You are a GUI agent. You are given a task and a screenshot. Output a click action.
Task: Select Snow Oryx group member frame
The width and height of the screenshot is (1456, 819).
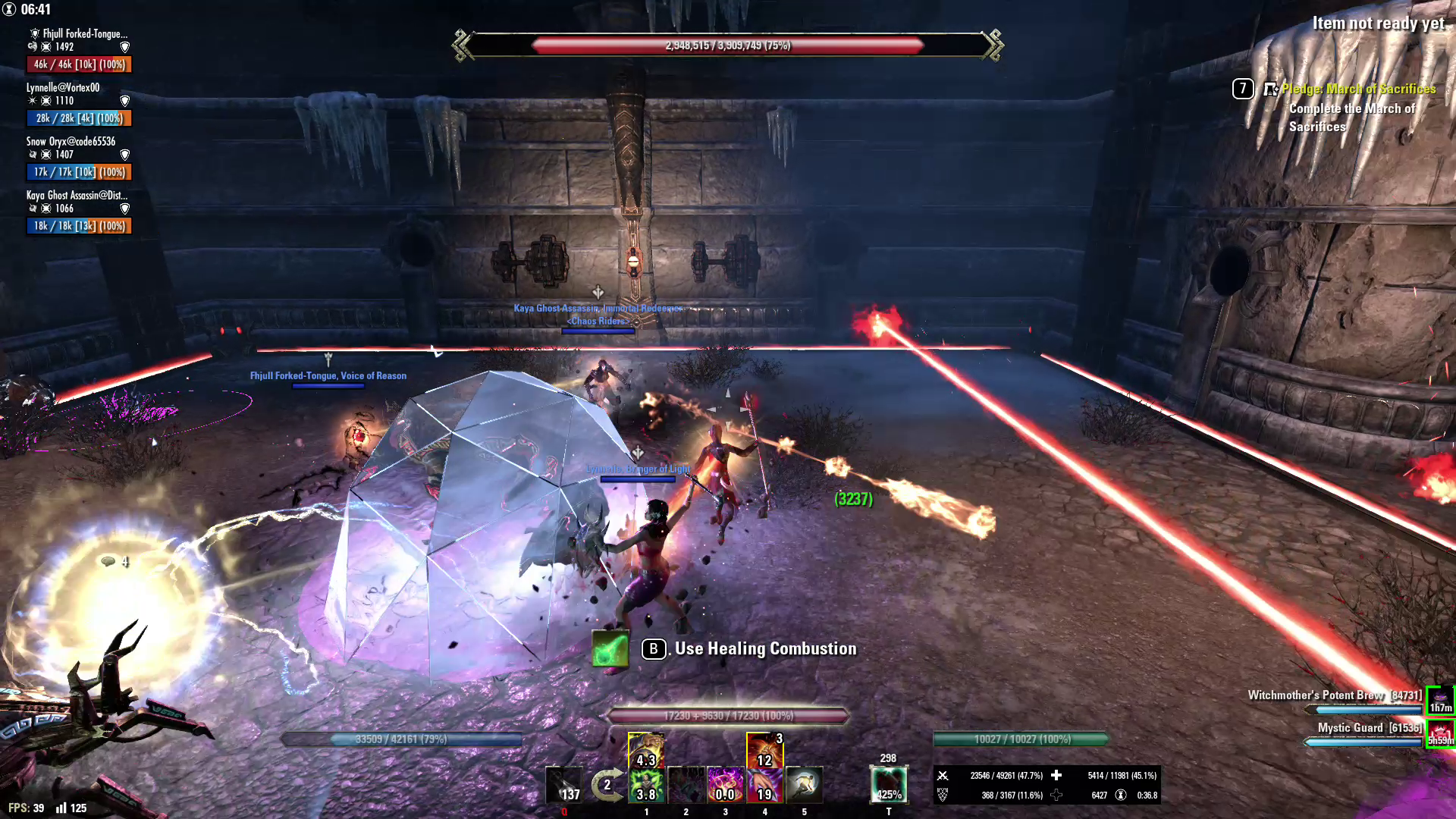[x=79, y=158]
